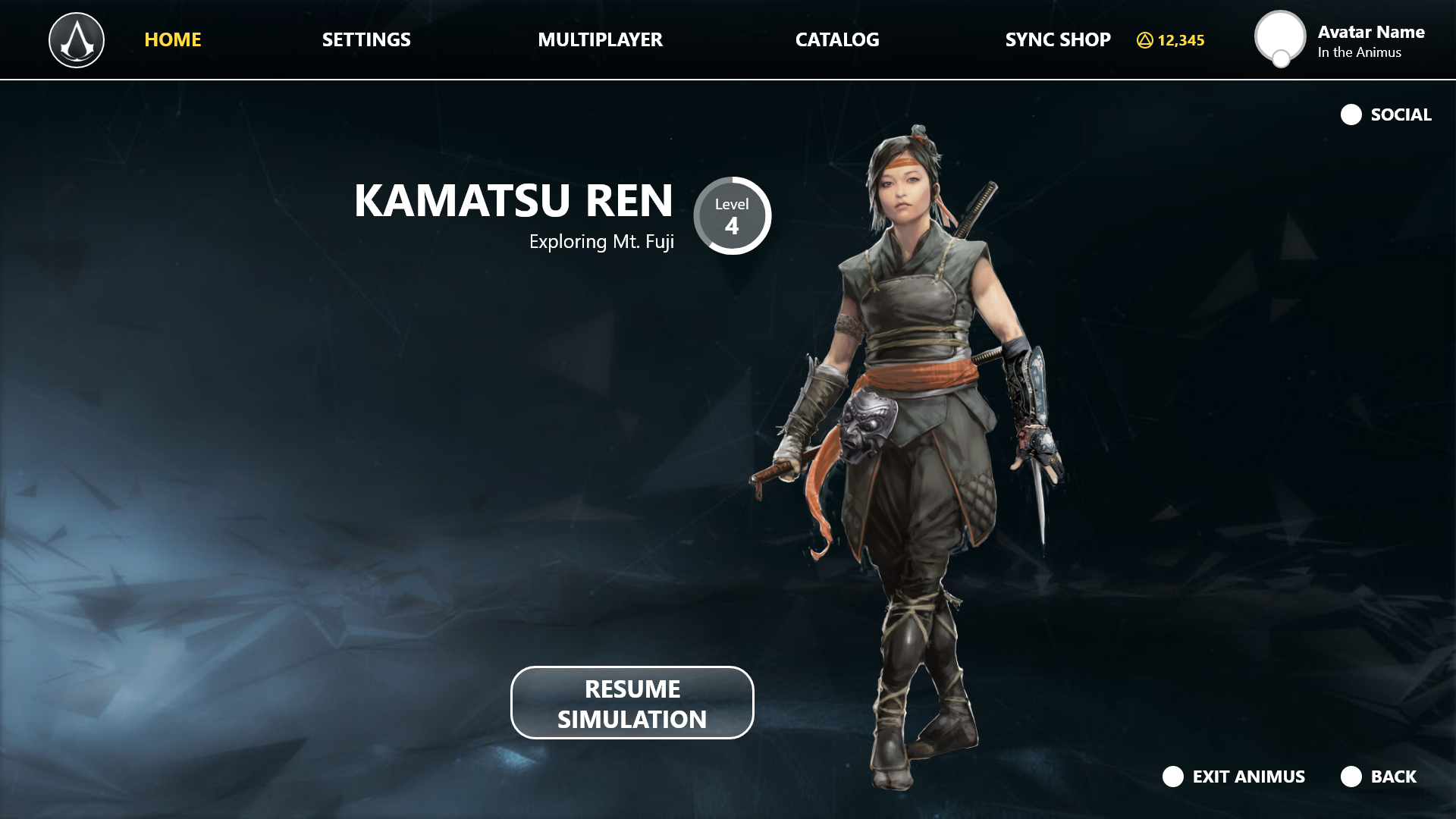
Task: Go to the Multiplayer tab
Action: (600, 39)
